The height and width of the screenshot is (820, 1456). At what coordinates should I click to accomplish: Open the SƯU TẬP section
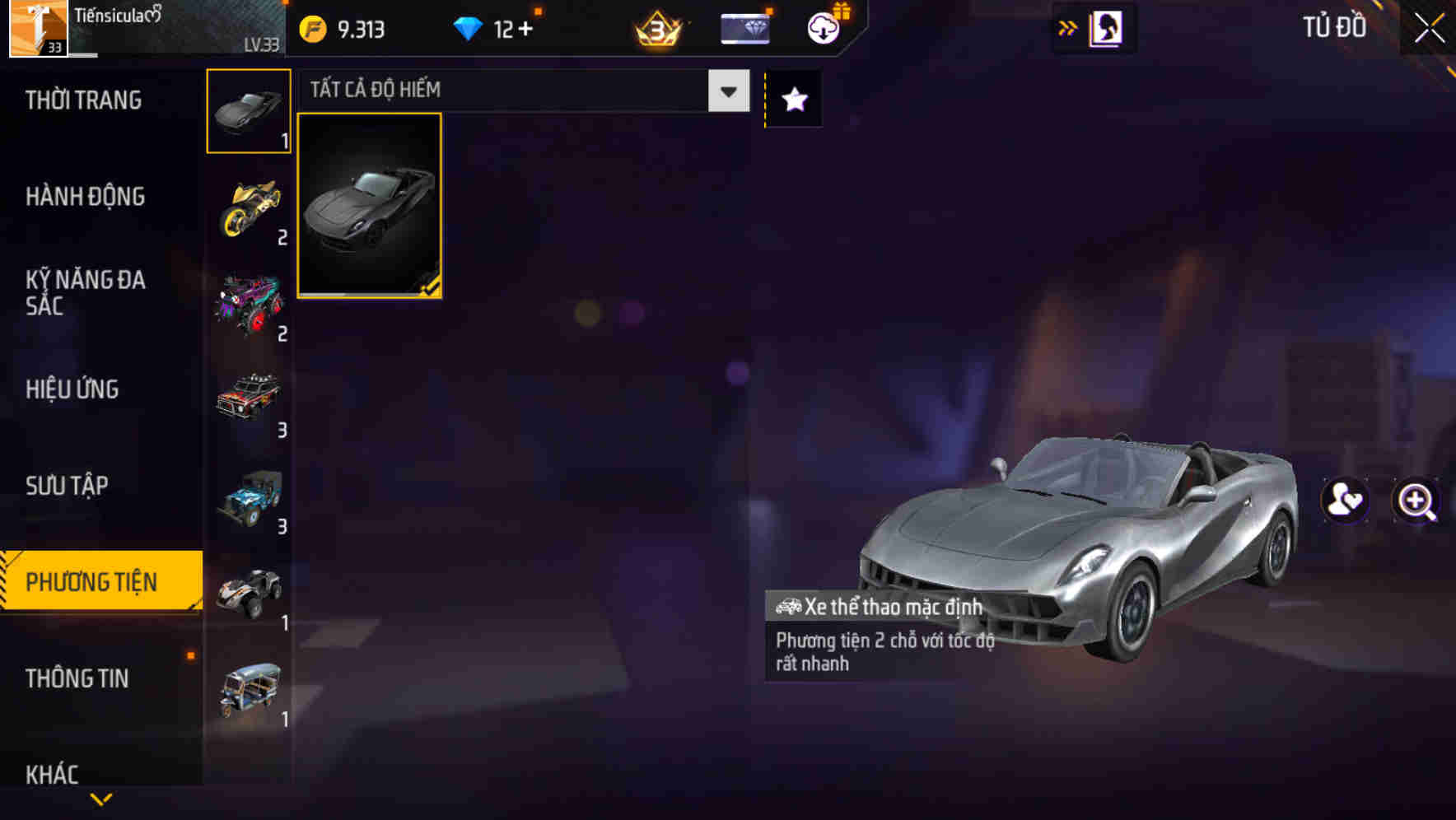pos(68,486)
